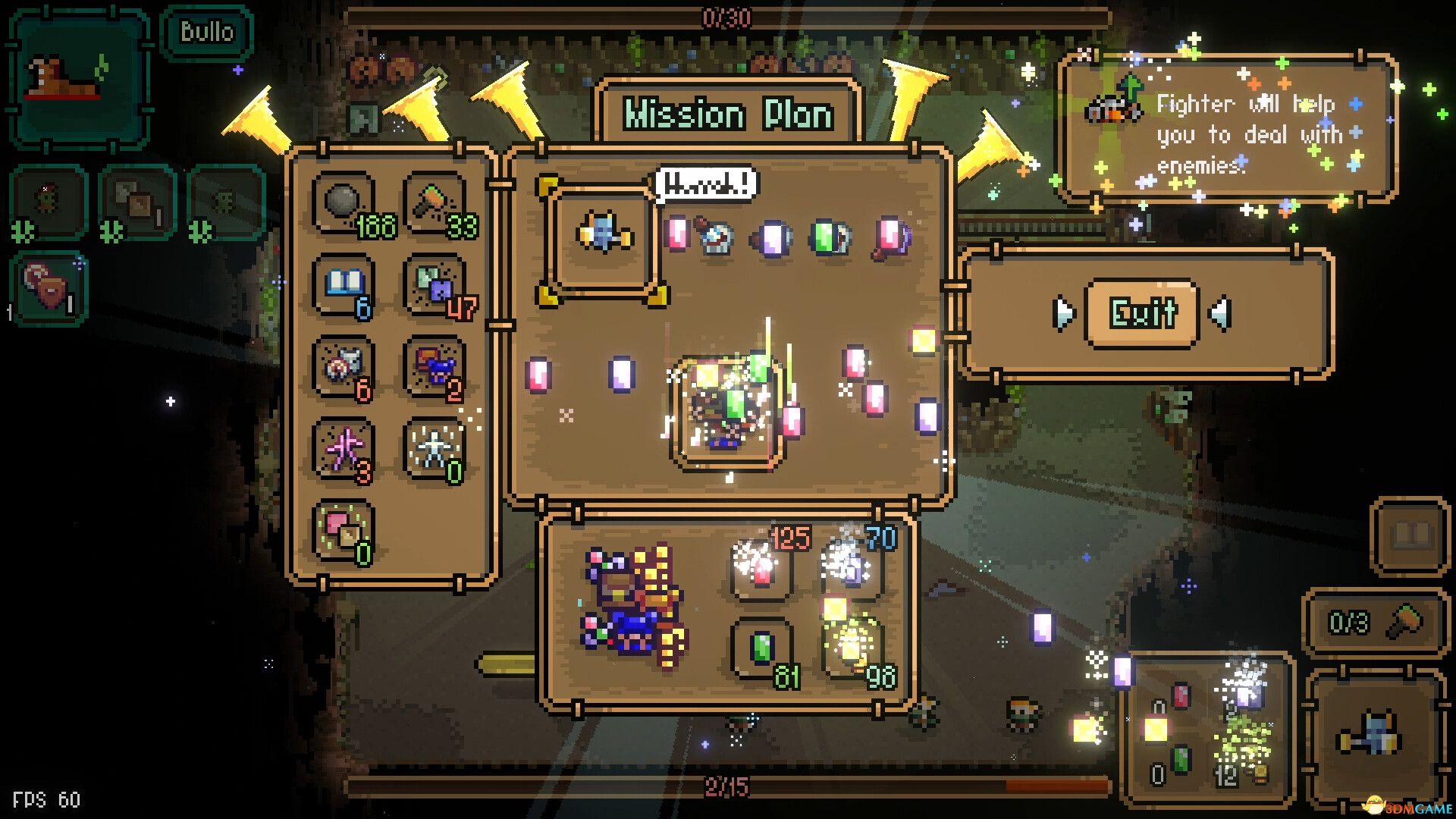Select the green crystal reward slot showing 81
Image resolution: width=1456 pixels, height=819 pixels.
(762, 648)
